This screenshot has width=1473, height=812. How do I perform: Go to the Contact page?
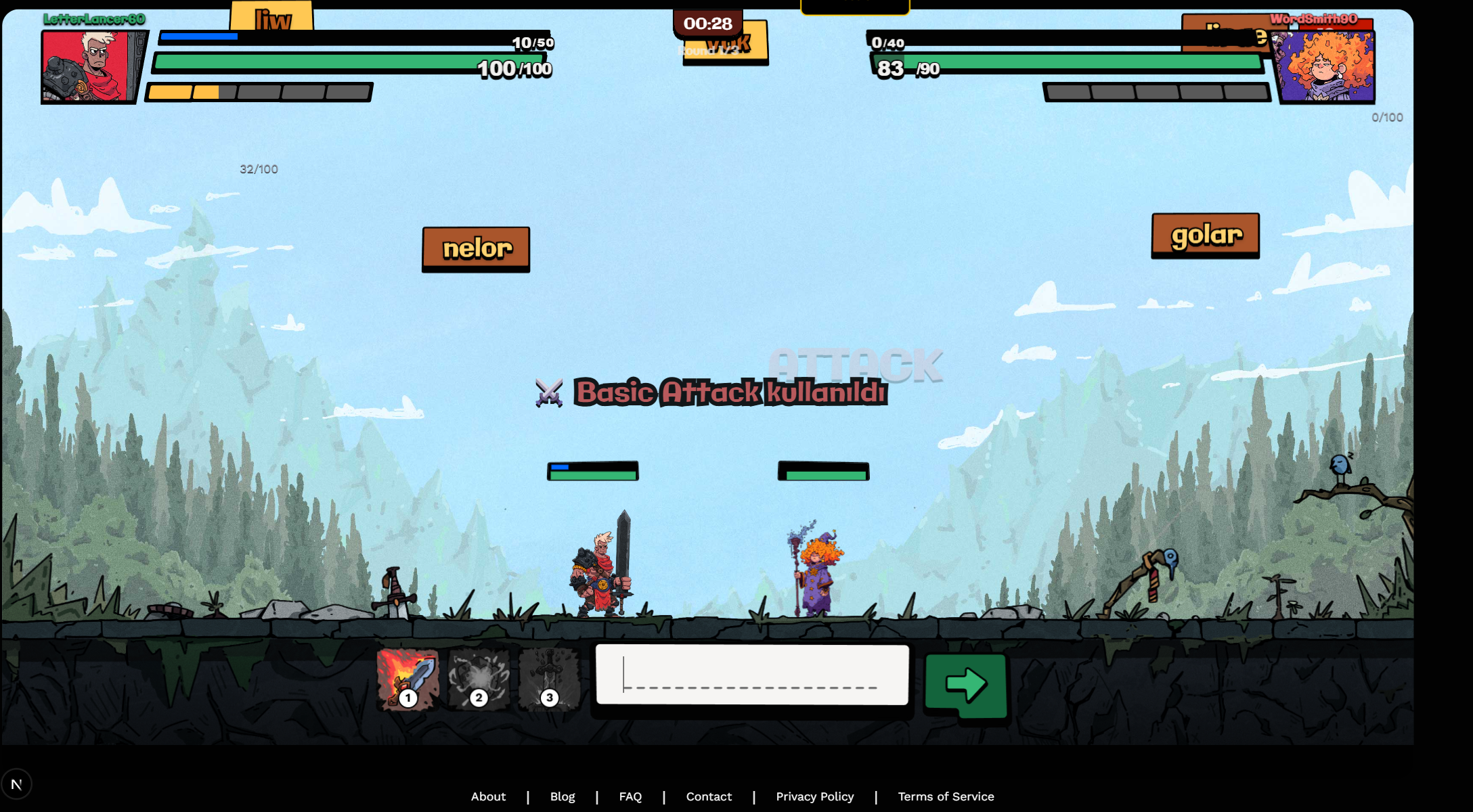tap(709, 796)
